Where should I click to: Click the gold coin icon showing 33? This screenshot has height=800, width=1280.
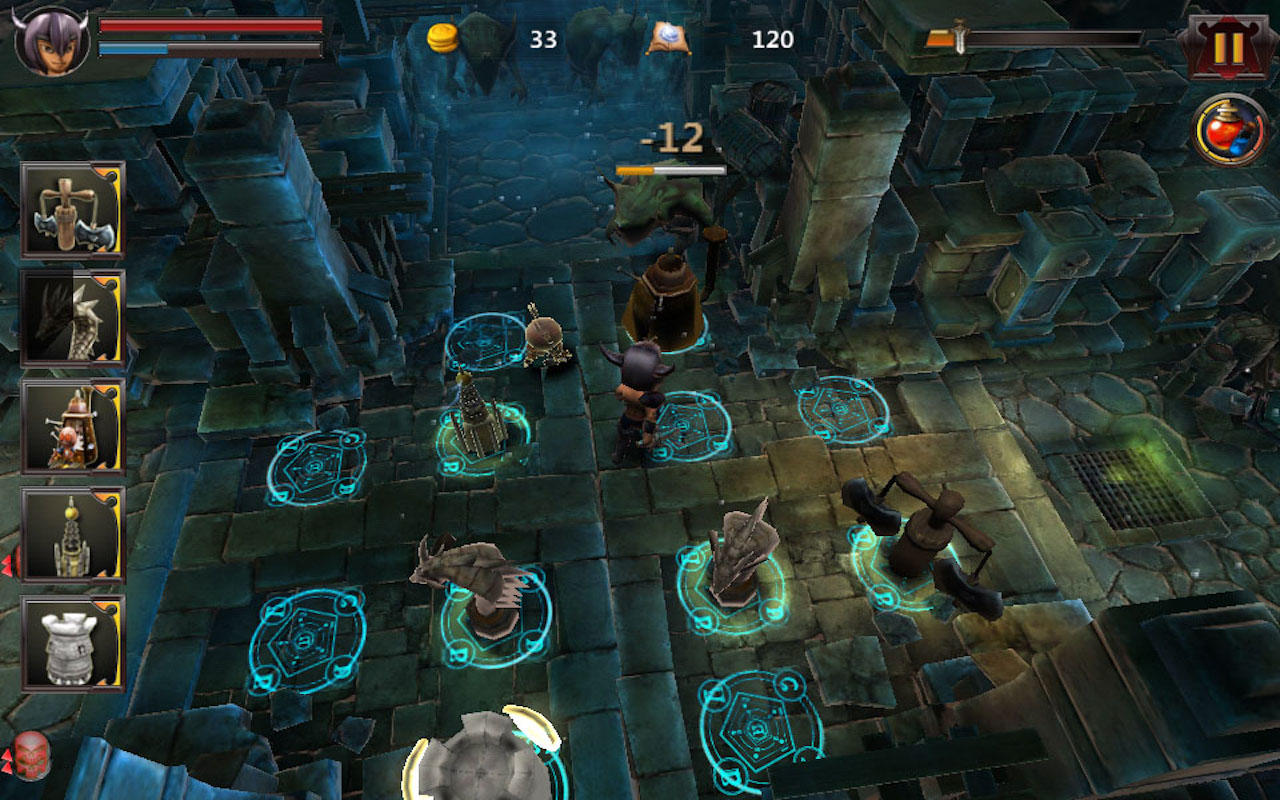click(x=440, y=38)
